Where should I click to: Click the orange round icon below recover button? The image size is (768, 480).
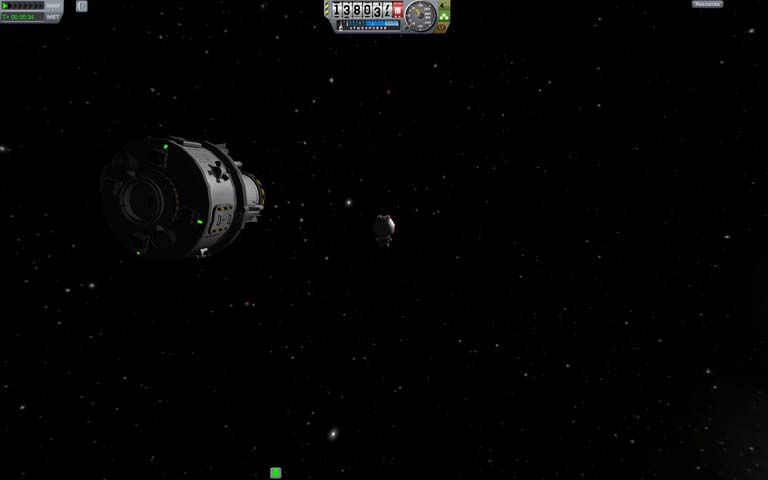tap(444, 26)
